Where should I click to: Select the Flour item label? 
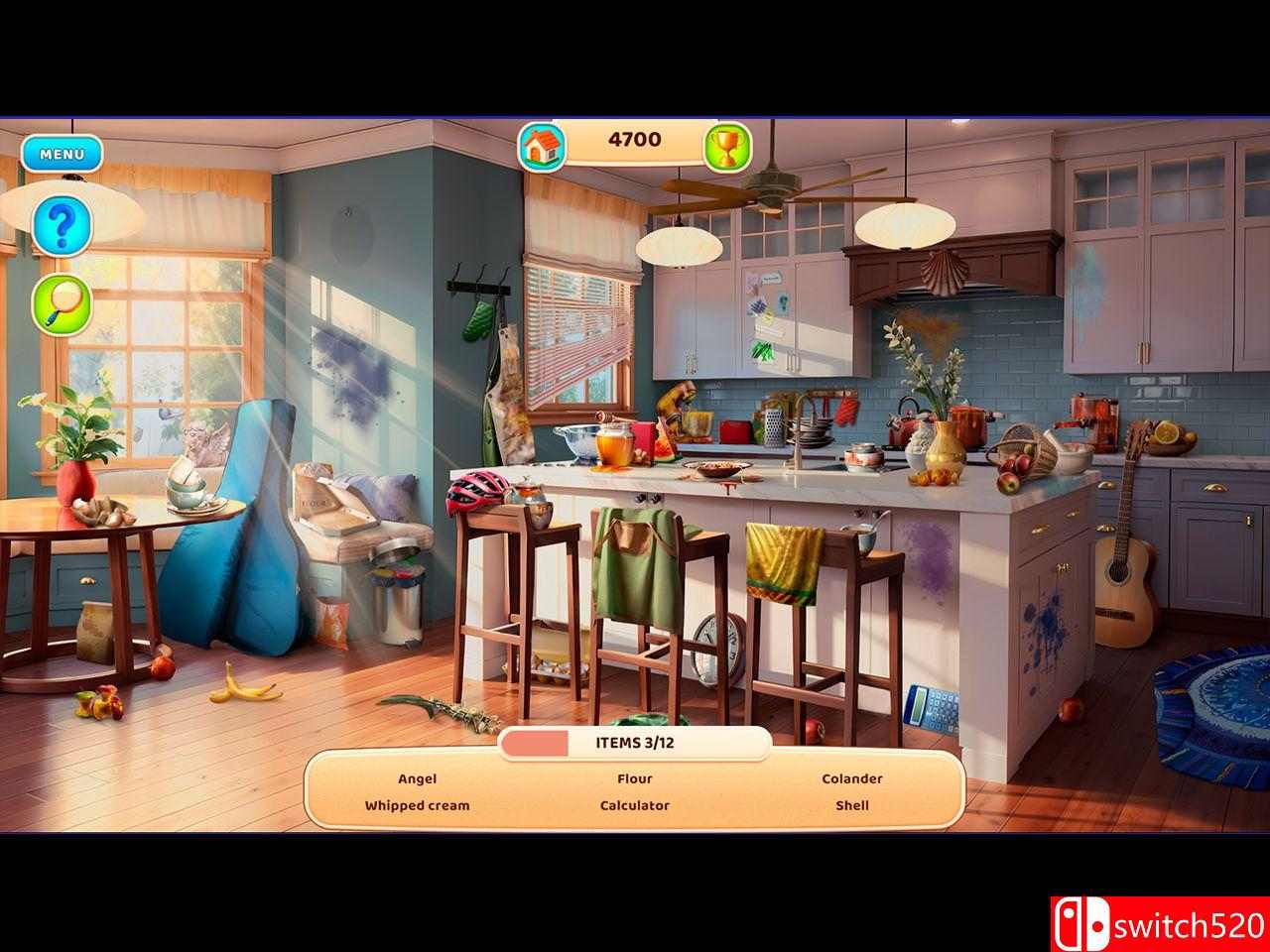pyautogui.click(x=634, y=778)
